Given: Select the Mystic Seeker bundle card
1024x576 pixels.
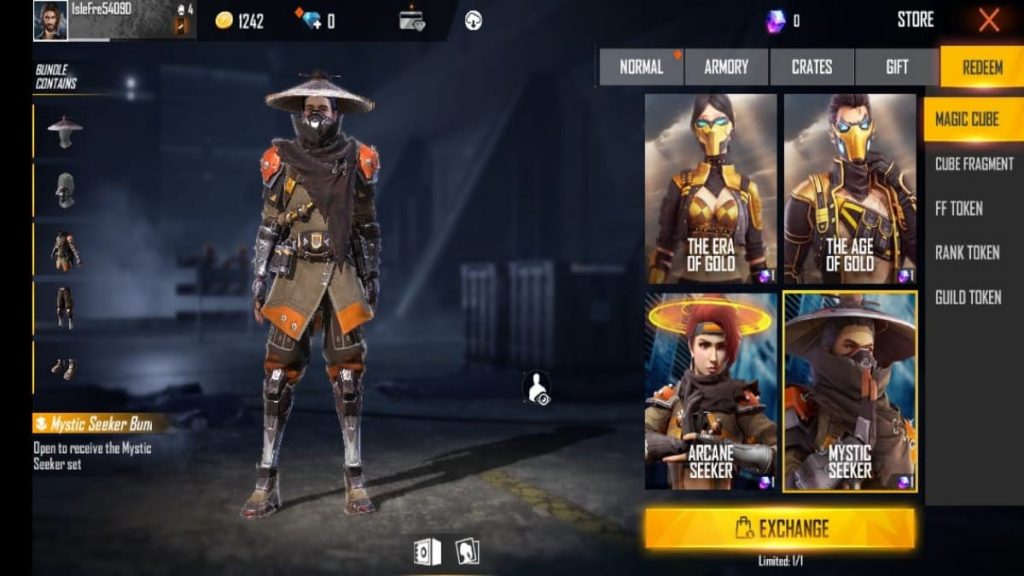Looking at the screenshot, I should (x=850, y=391).
